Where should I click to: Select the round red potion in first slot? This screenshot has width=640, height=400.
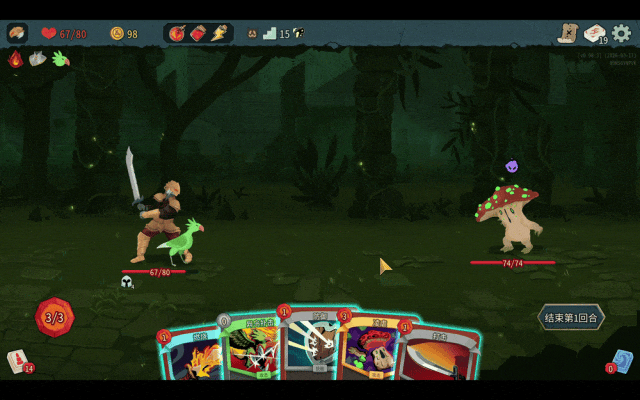click(x=177, y=33)
